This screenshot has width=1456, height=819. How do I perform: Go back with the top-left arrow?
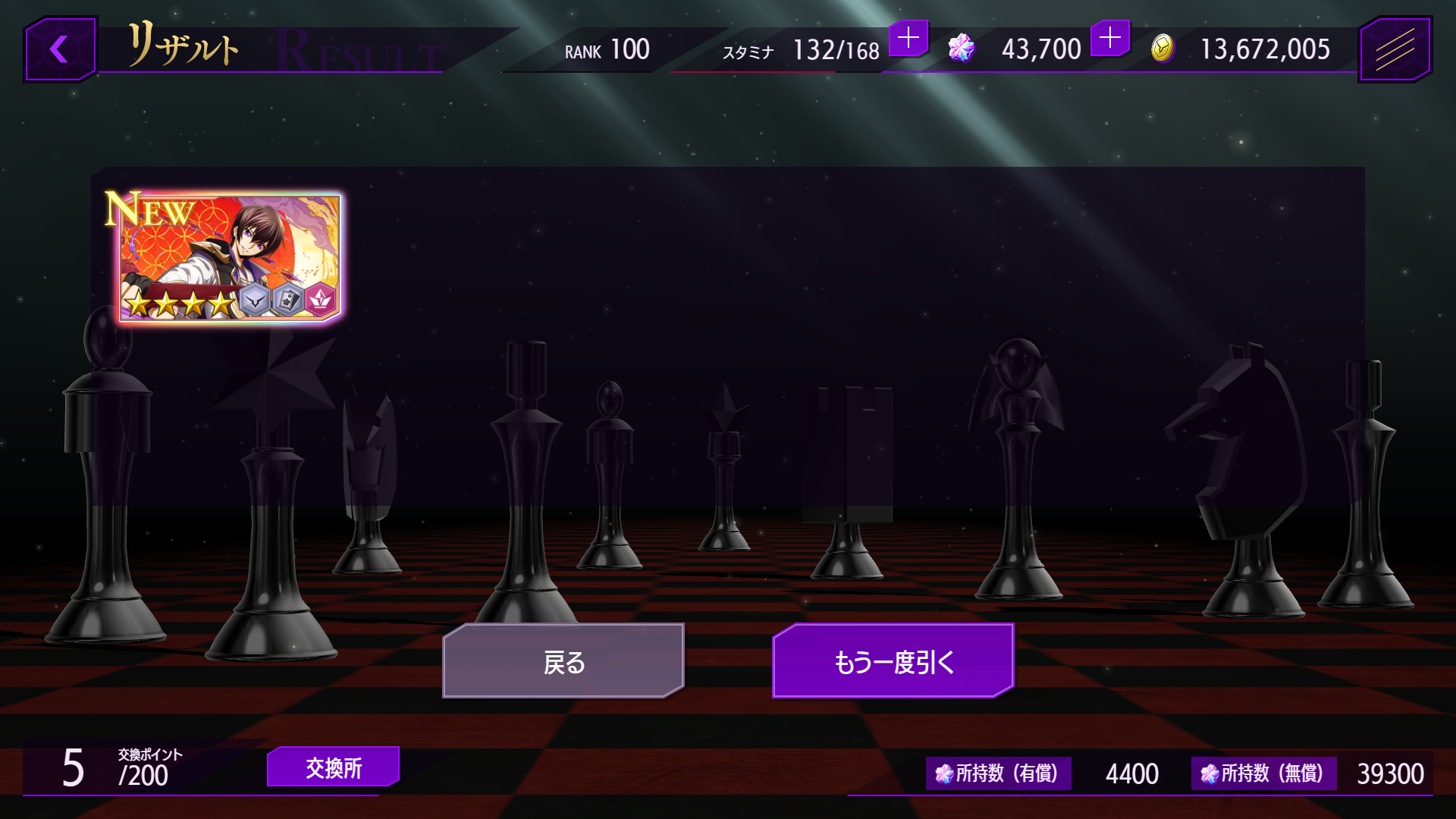point(60,50)
